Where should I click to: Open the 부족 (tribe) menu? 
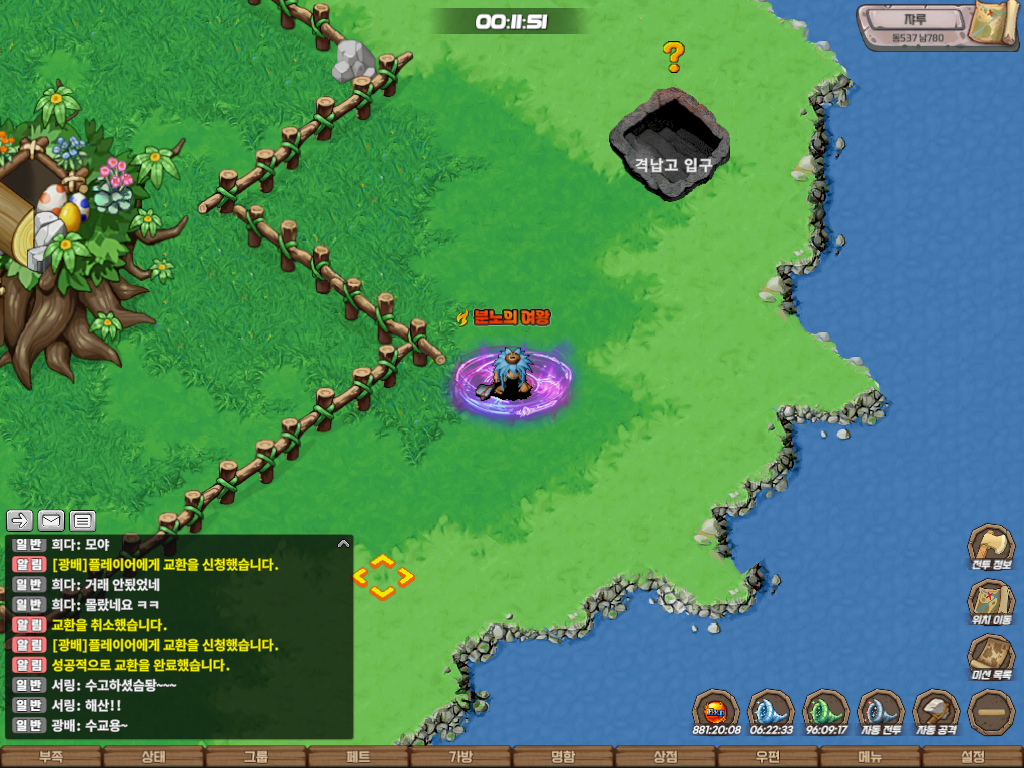(x=50, y=757)
